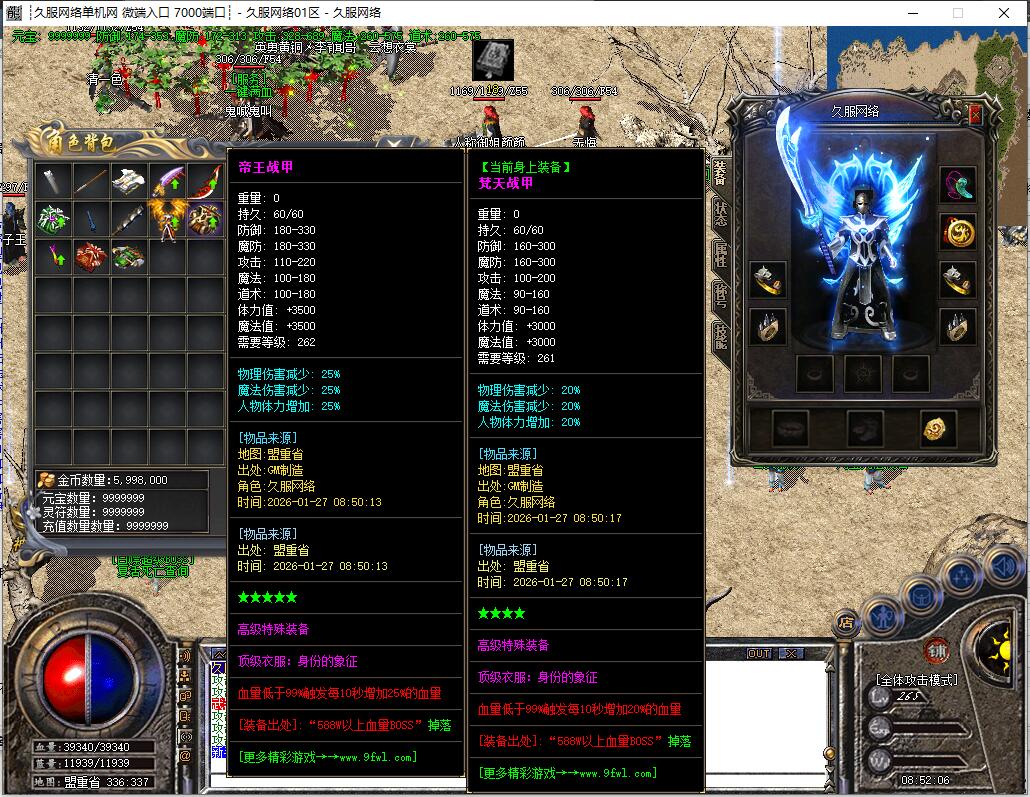
Task: Open the 属性 attributes tab
Action: coord(720,253)
